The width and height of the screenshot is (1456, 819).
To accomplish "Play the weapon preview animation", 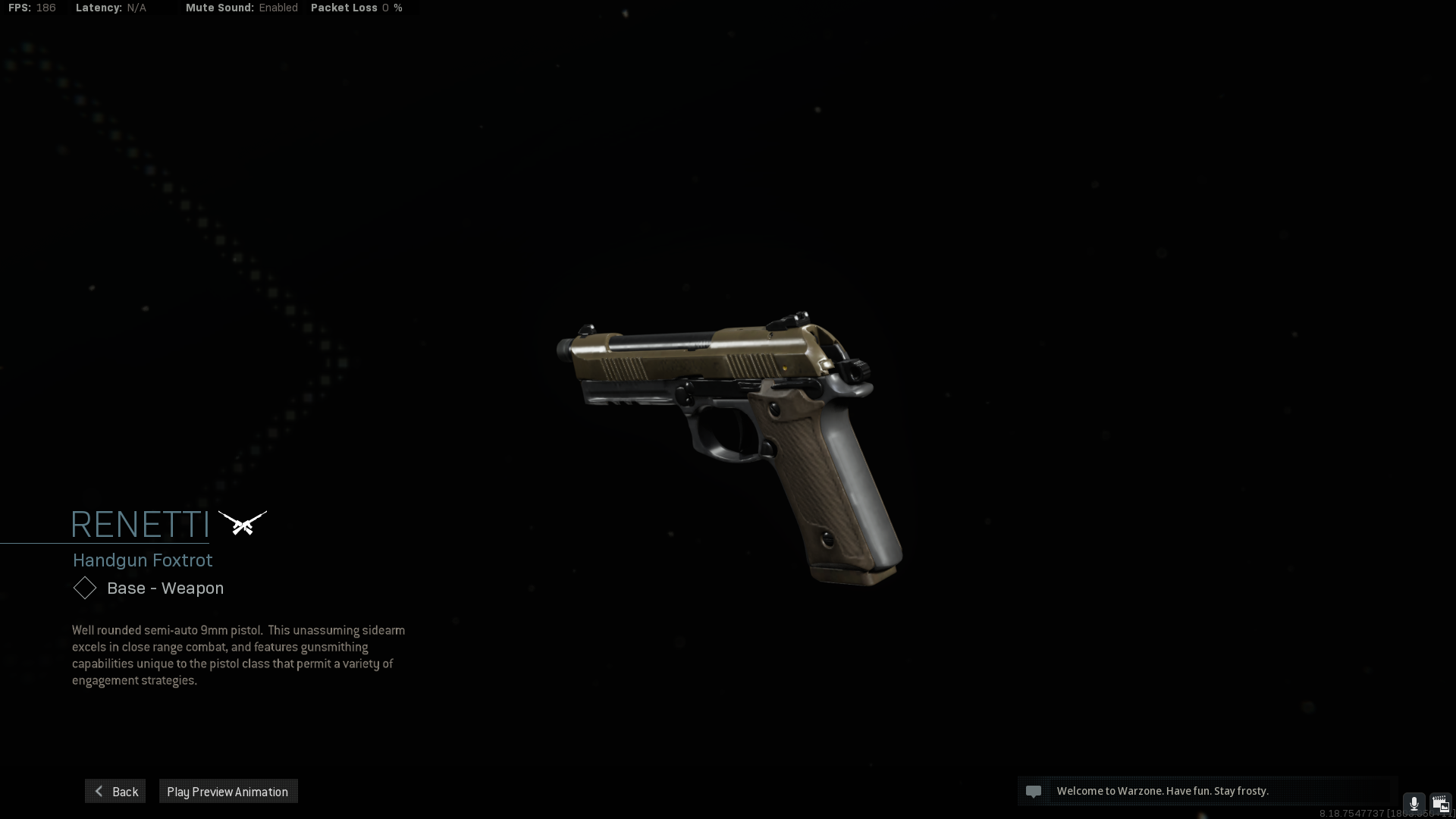I will (227, 791).
